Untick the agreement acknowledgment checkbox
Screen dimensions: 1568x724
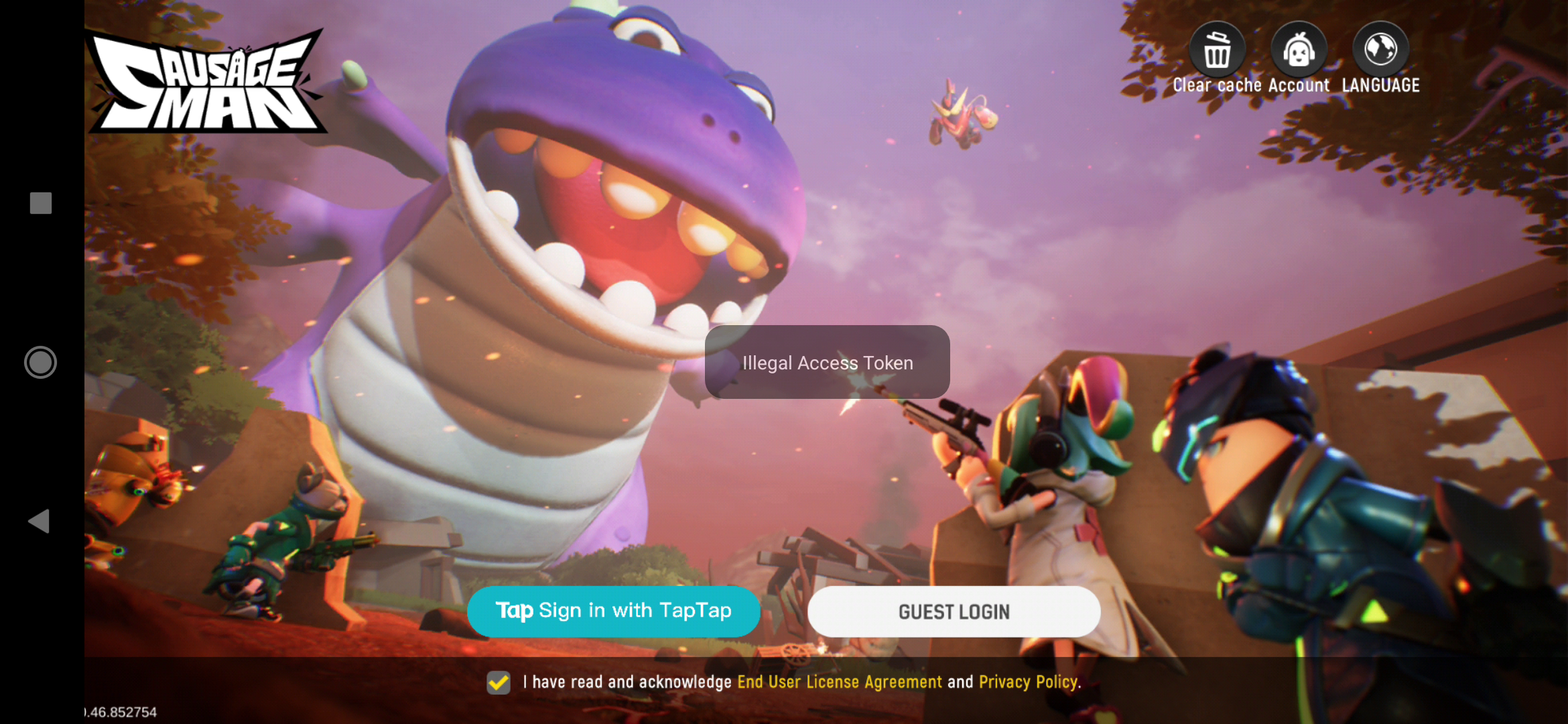click(499, 682)
